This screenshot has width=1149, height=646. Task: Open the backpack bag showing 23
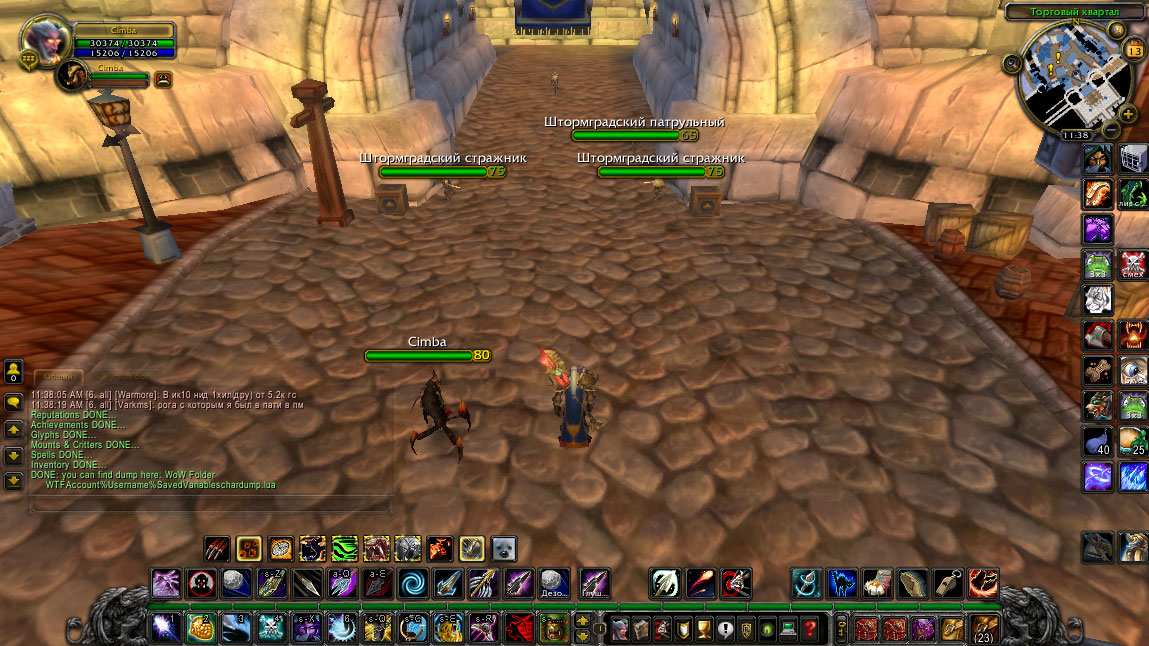pos(984,629)
